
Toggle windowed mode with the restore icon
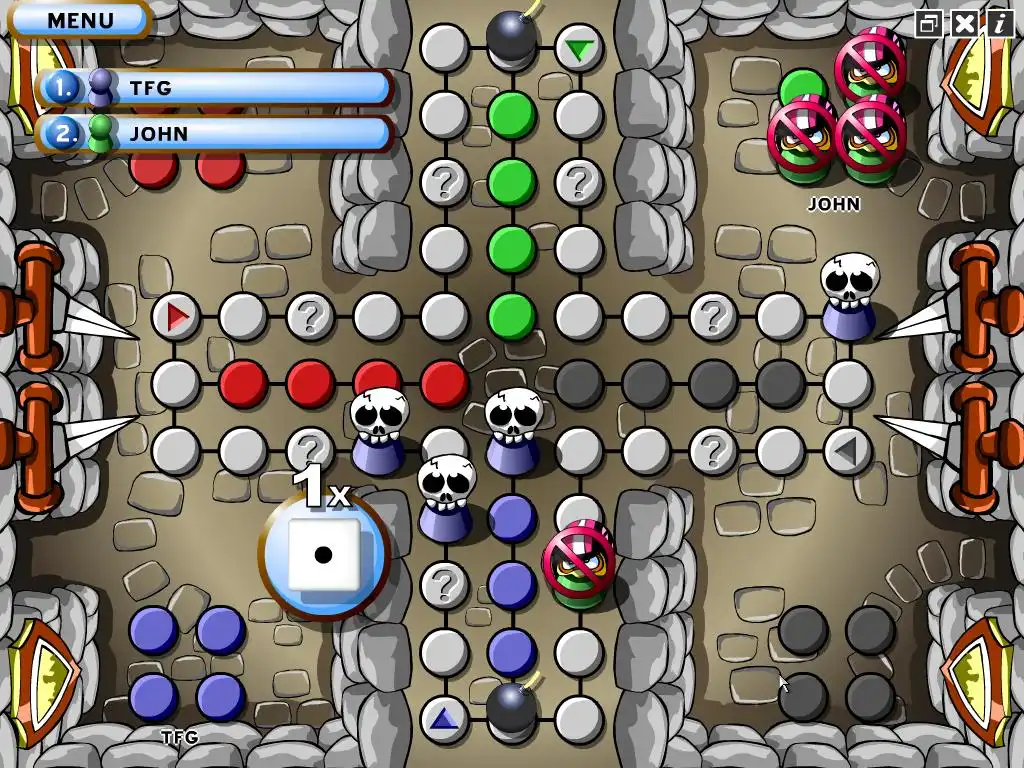pyautogui.click(x=930, y=23)
